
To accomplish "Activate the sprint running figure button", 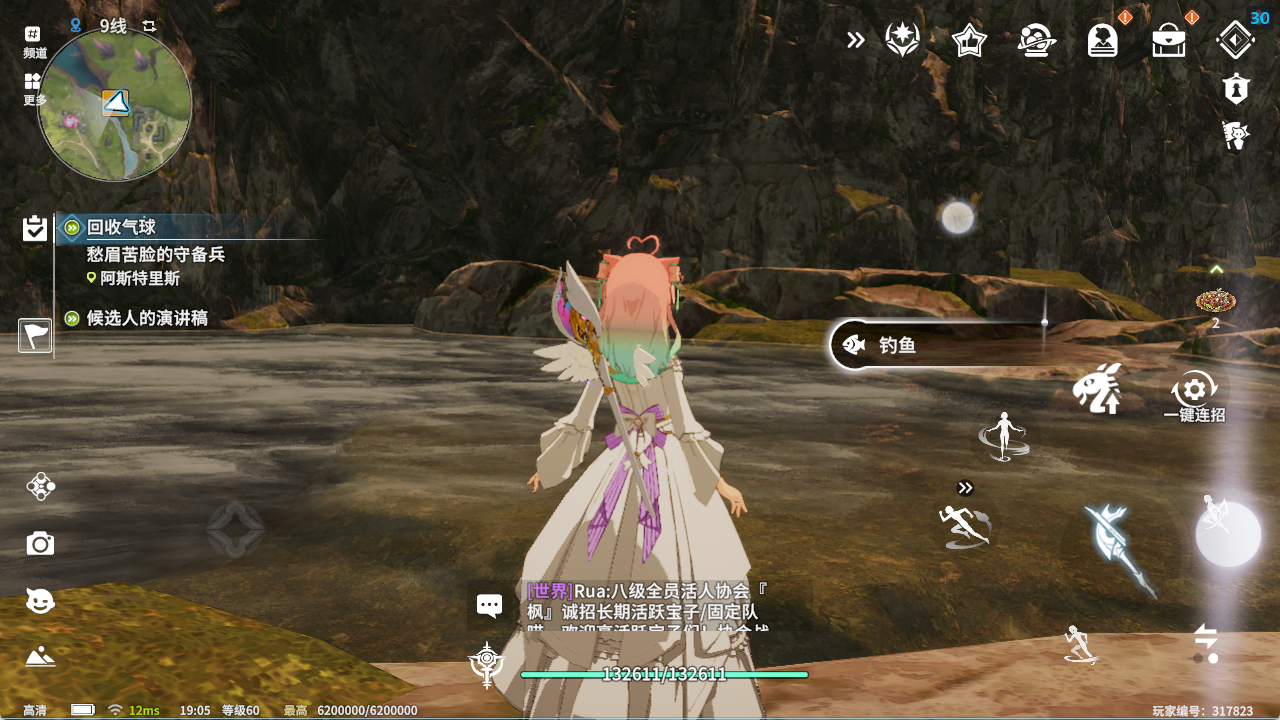I will pos(964,525).
